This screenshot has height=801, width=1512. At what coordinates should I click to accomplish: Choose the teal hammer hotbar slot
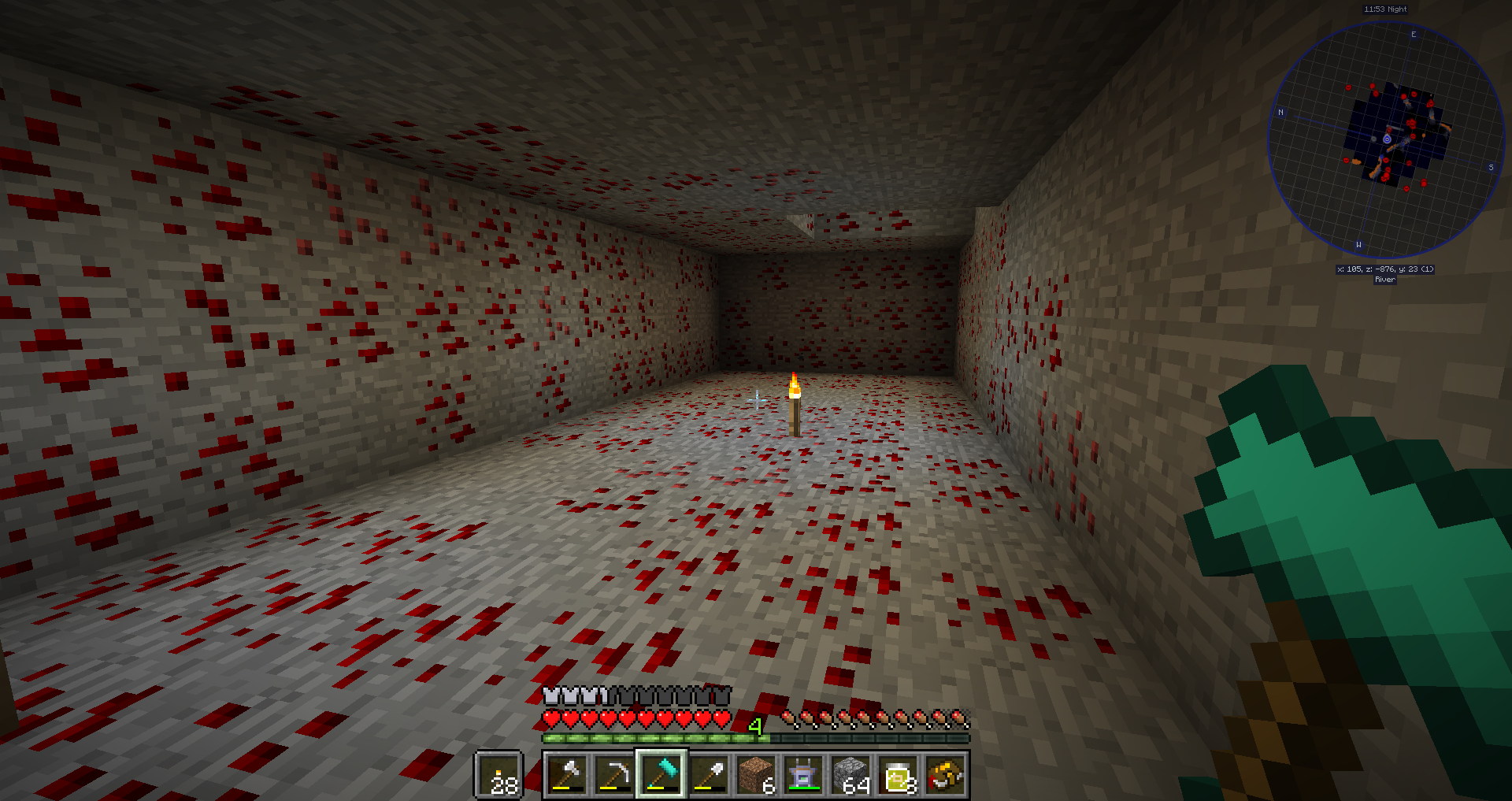(661, 774)
